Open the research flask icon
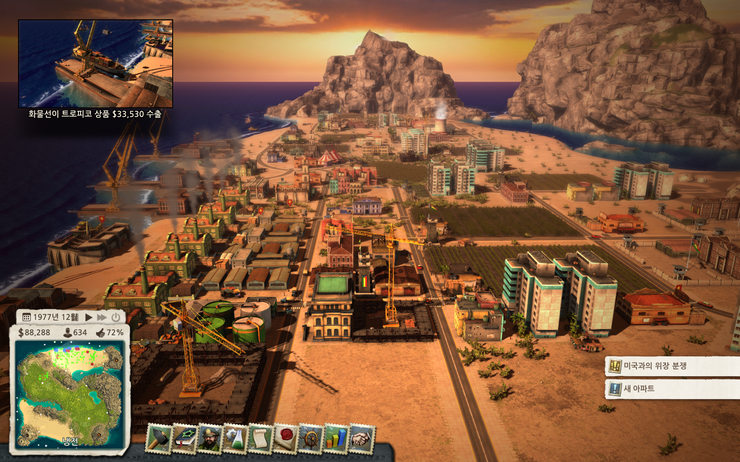Viewport: 740px width, 462px height. [235, 438]
